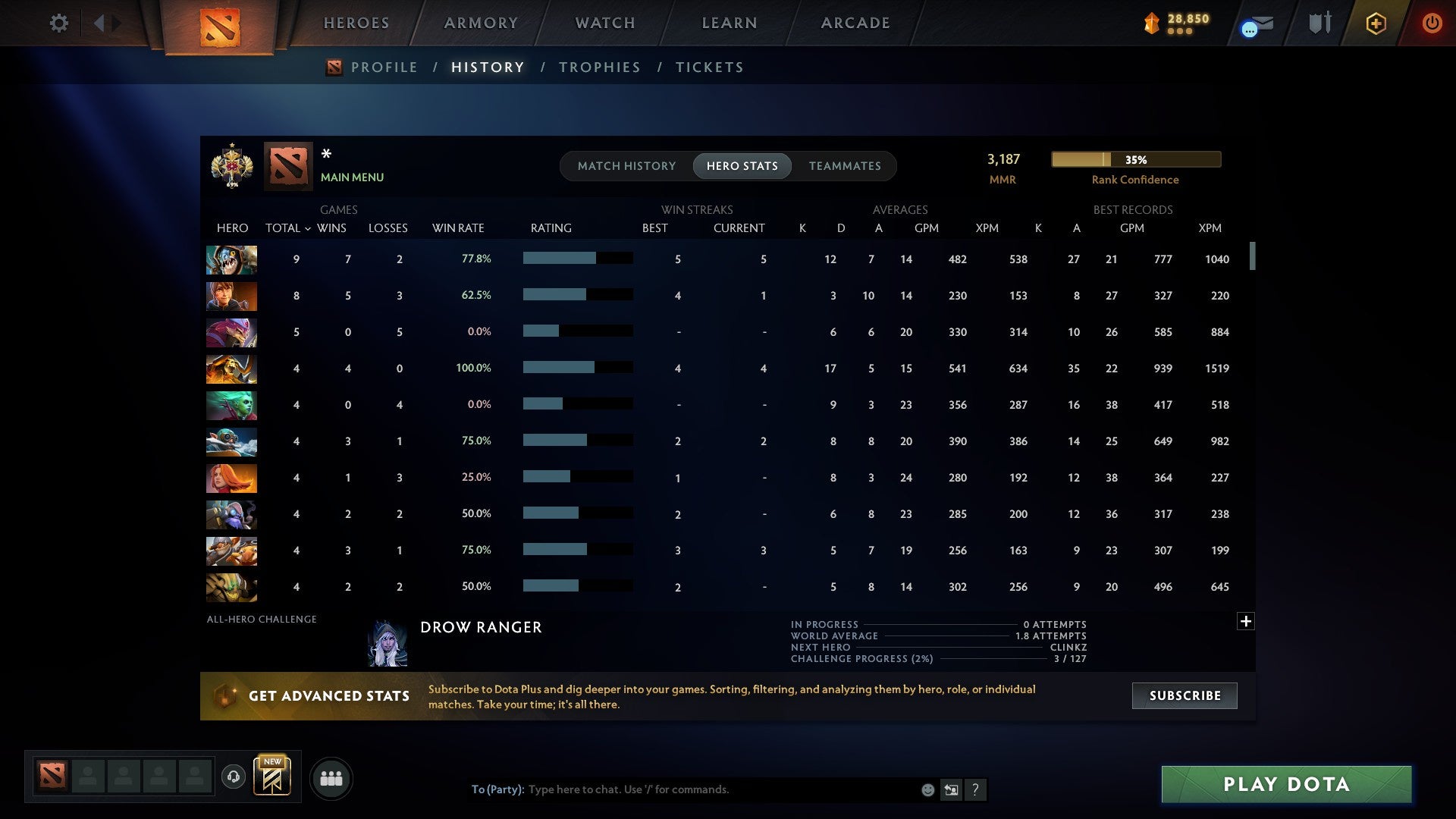
Task: Click the SUBSCRIBE button
Action: (1184, 695)
